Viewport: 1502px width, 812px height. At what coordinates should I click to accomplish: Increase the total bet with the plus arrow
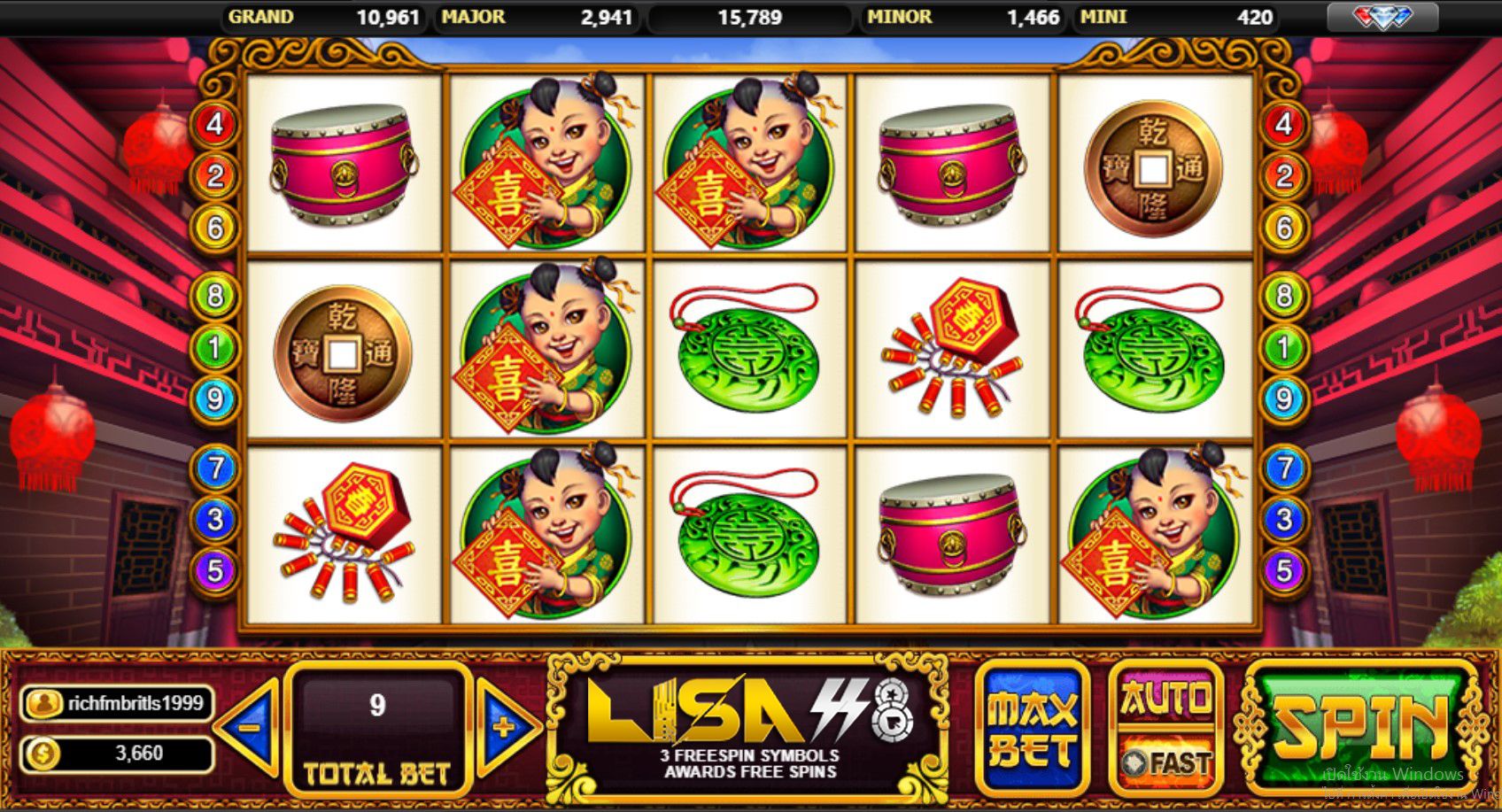[x=506, y=728]
